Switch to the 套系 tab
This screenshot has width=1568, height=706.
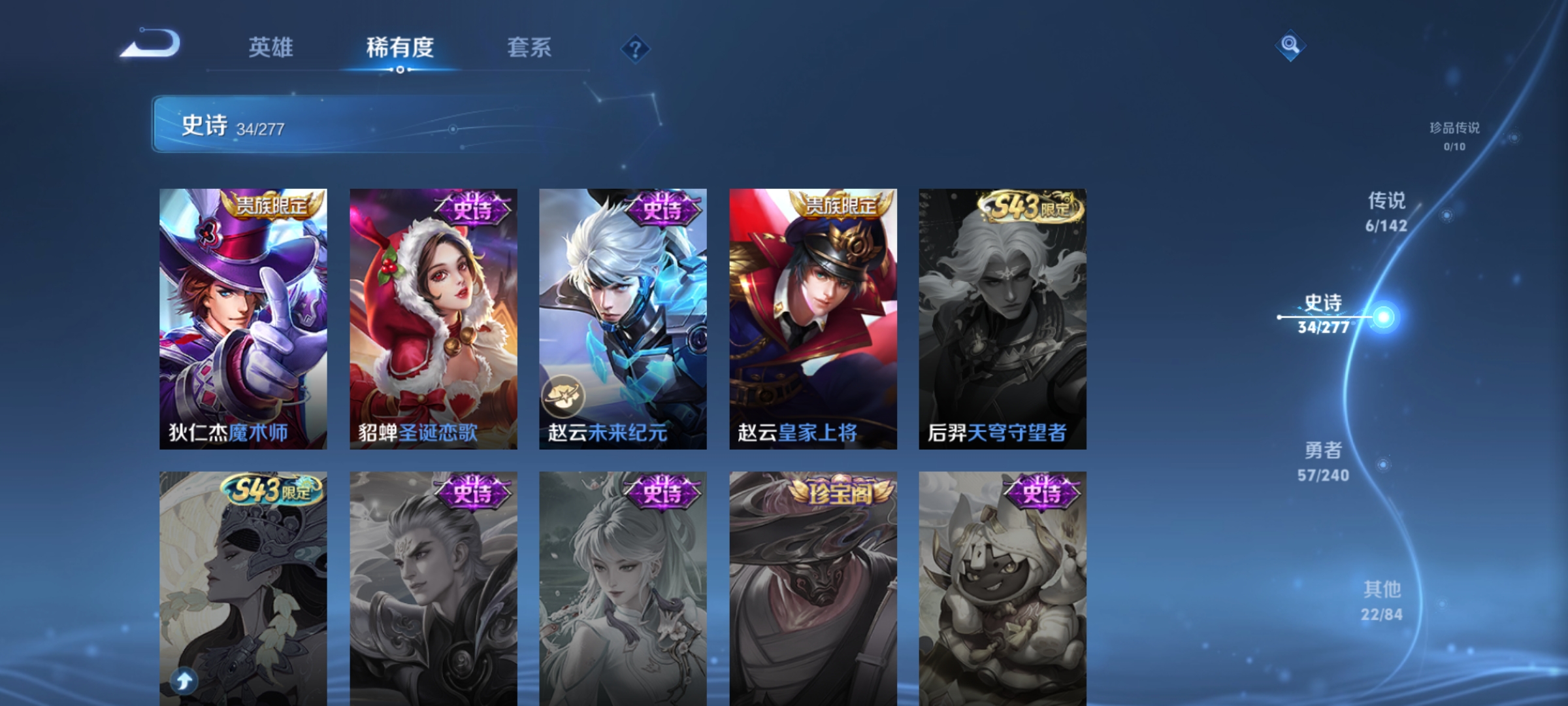tap(531, 47)
